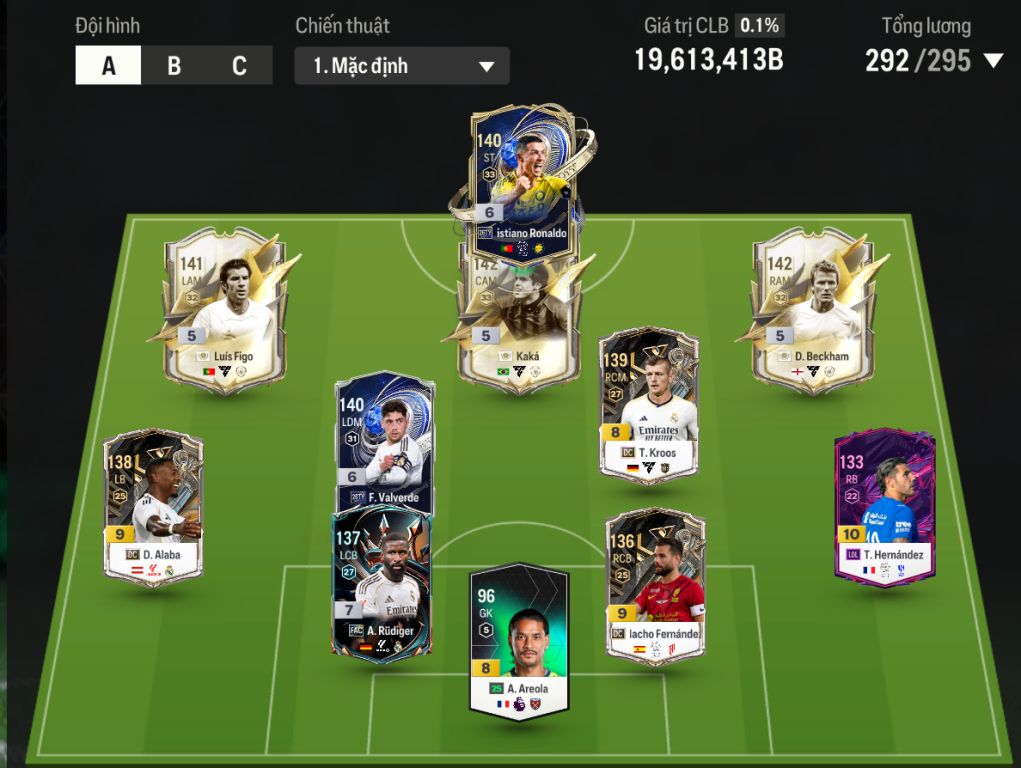Choose the D. Alaba player card
This screenshot has width=1021, height=768.
click(x=153, y=505)
